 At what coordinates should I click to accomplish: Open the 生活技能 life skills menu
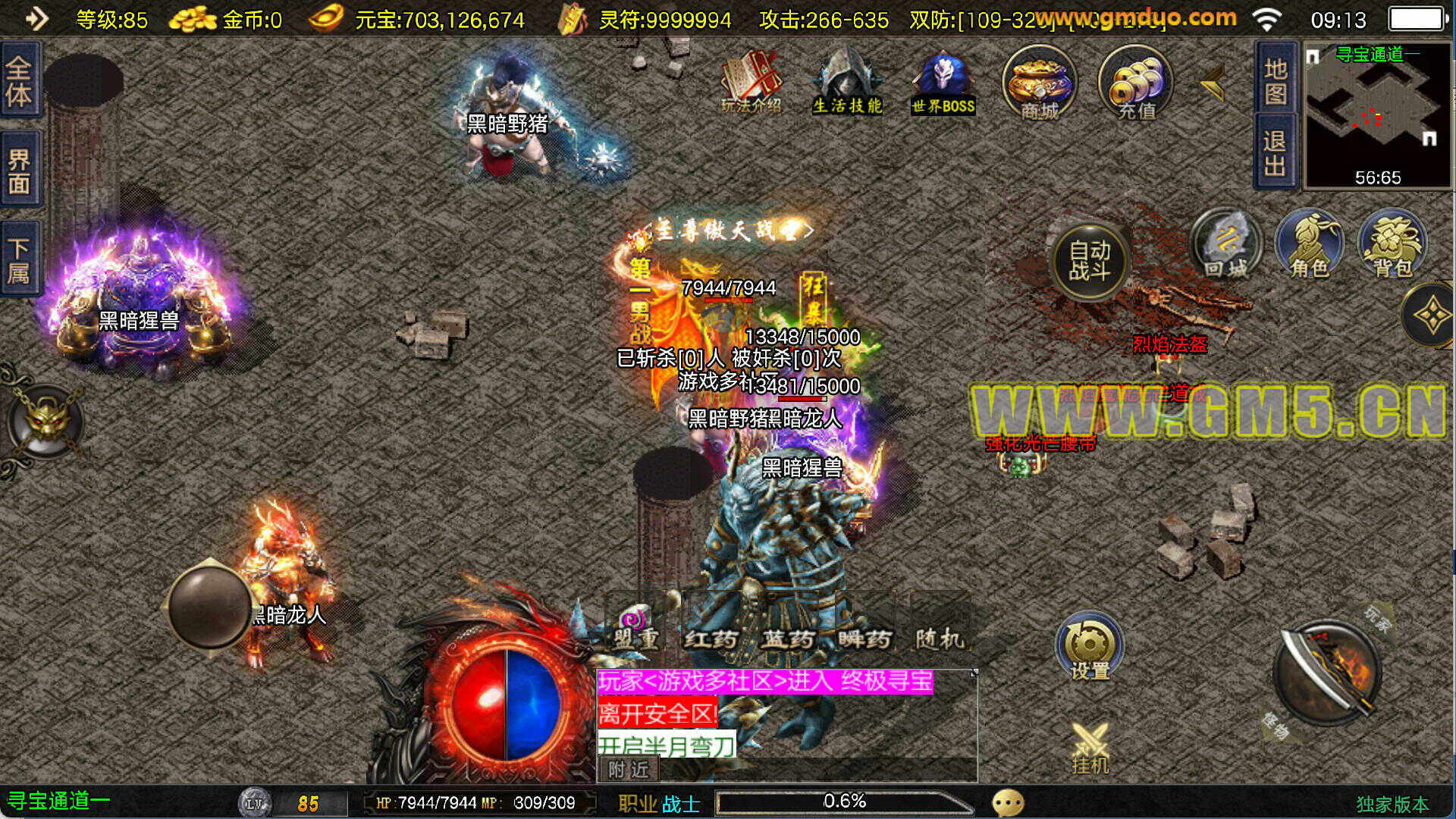coord(847,82)
